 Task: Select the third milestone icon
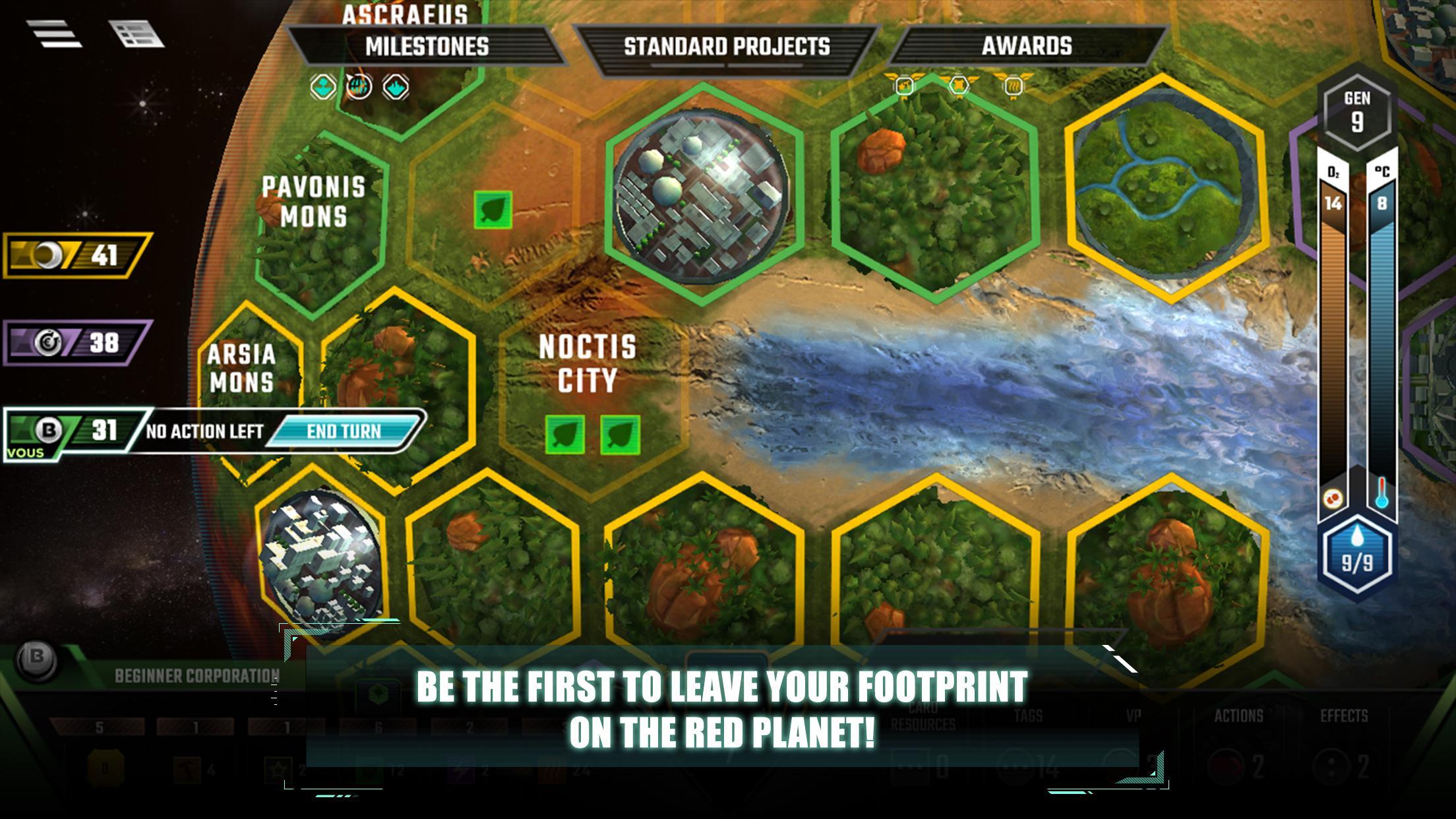[x=396, y=86]
